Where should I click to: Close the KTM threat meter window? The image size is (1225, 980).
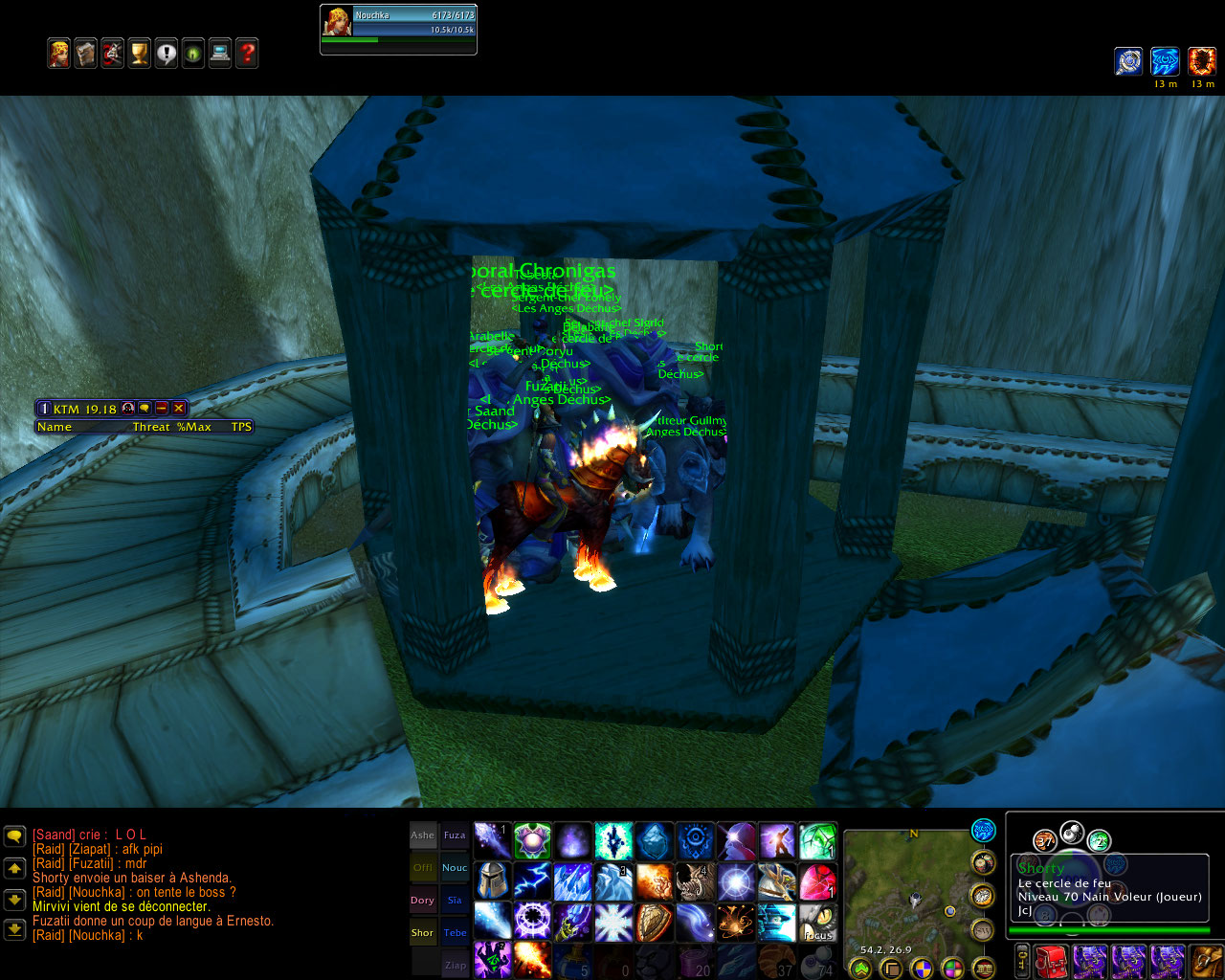click(x=179, y=409)
